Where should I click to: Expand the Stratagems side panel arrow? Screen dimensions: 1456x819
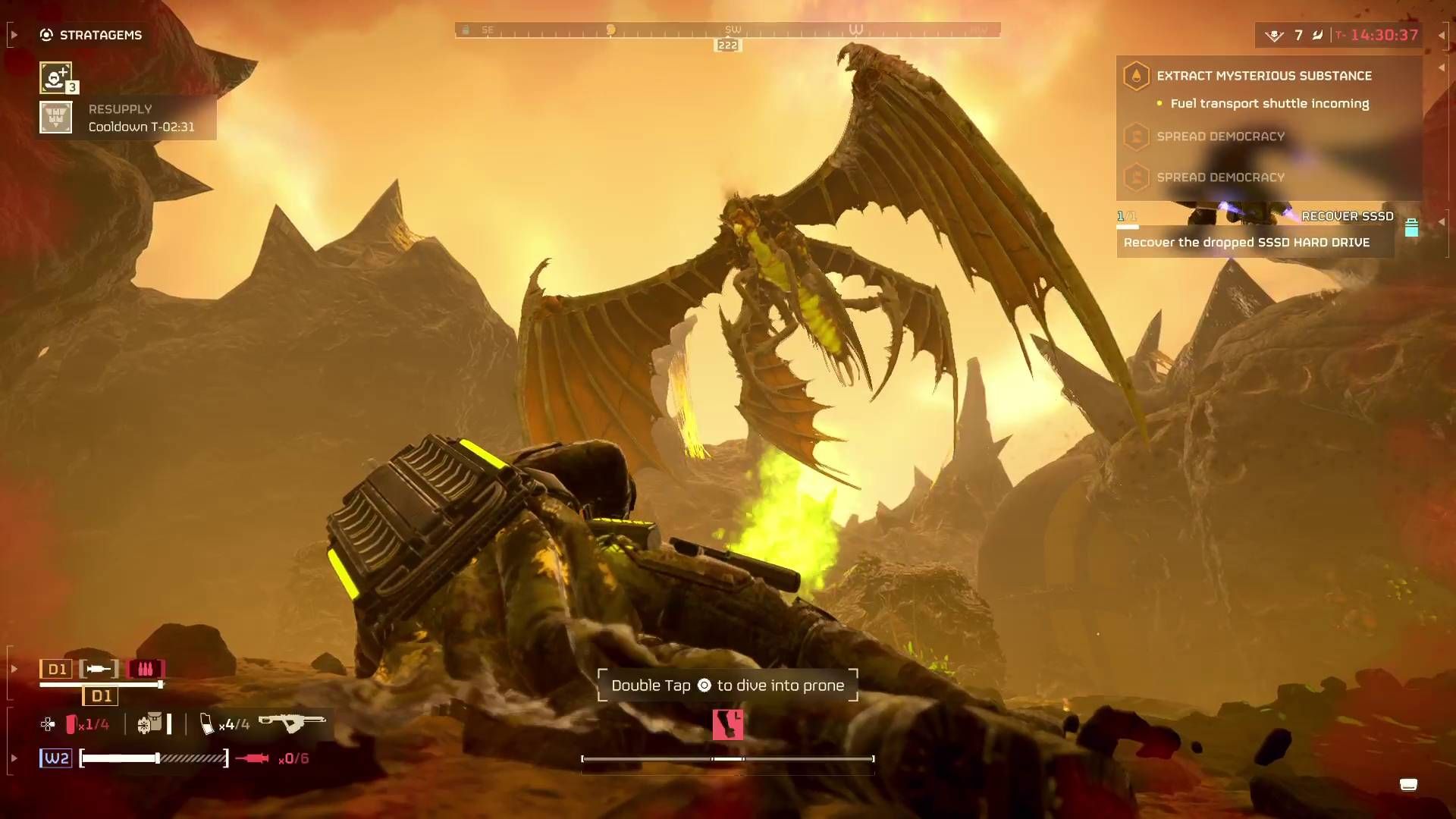tap(12, 33)
